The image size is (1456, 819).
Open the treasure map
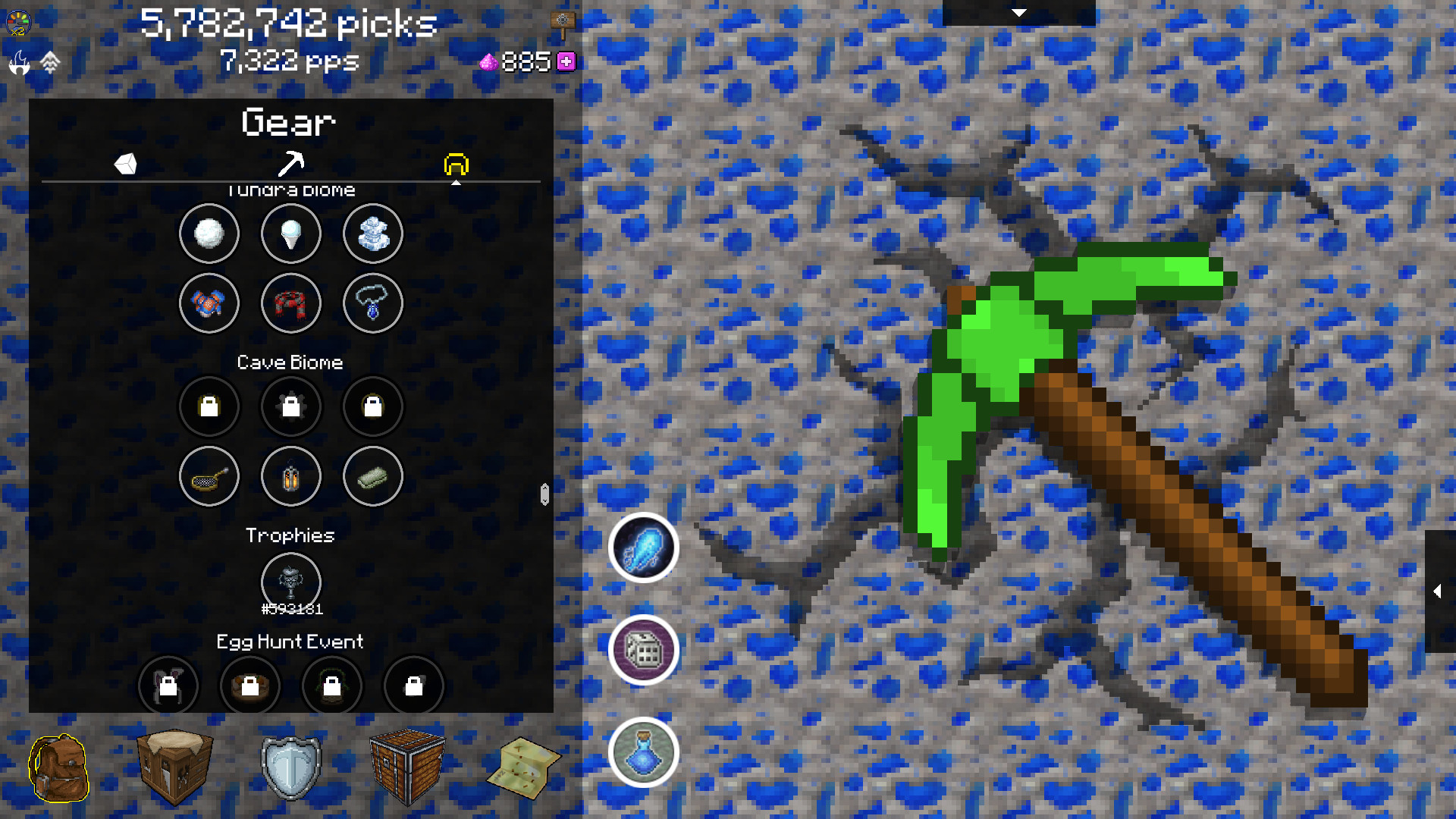[x=523, y=767]
